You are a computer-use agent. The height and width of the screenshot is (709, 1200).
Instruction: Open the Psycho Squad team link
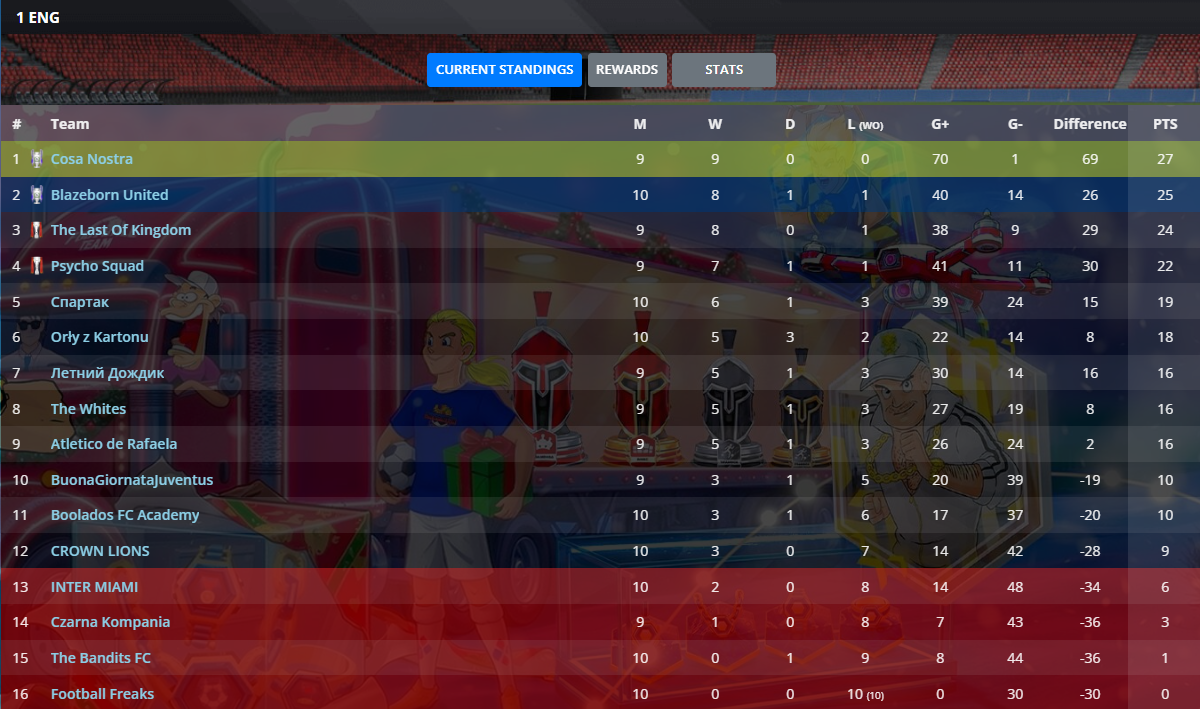point(97,266)
